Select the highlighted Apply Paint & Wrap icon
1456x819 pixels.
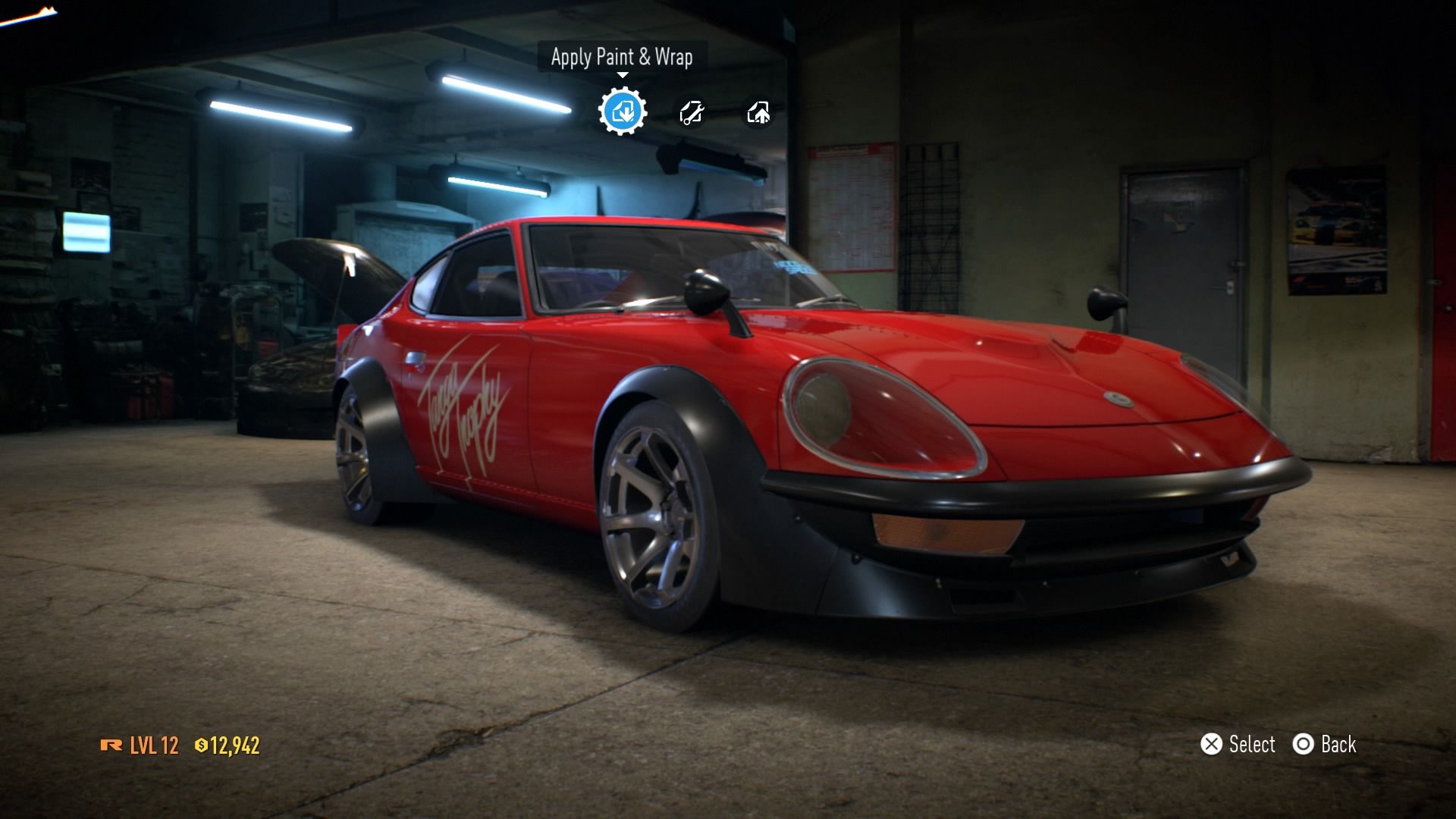point(622,112)
